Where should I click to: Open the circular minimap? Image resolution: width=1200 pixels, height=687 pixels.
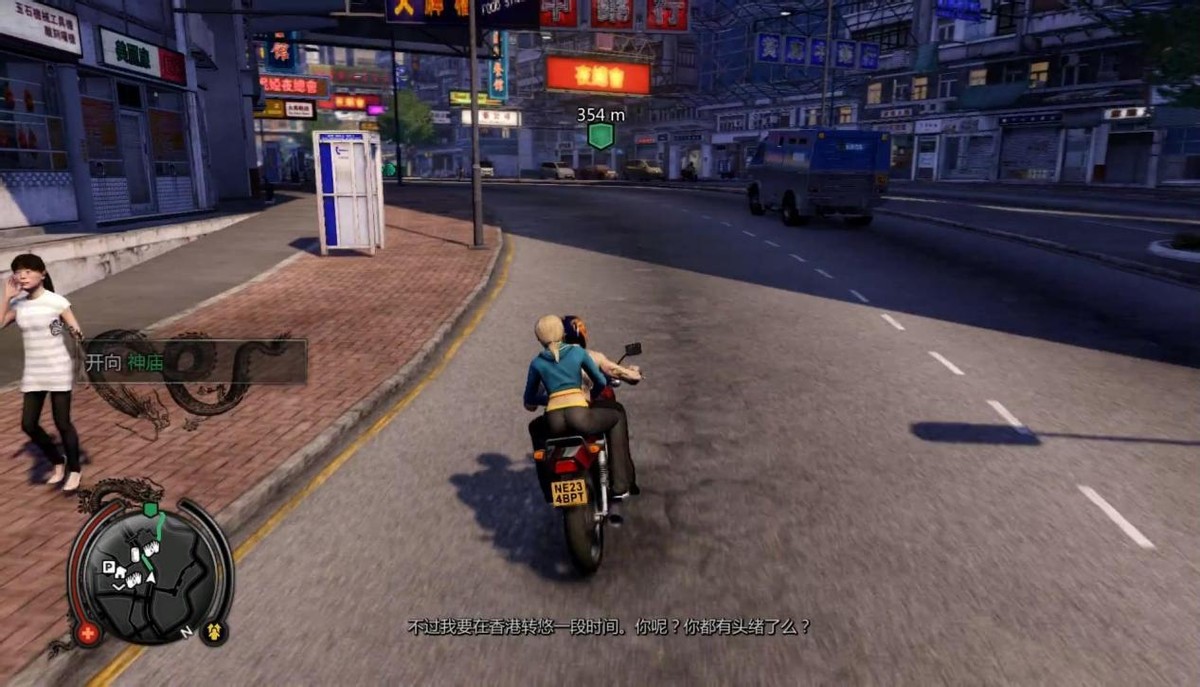150,574
